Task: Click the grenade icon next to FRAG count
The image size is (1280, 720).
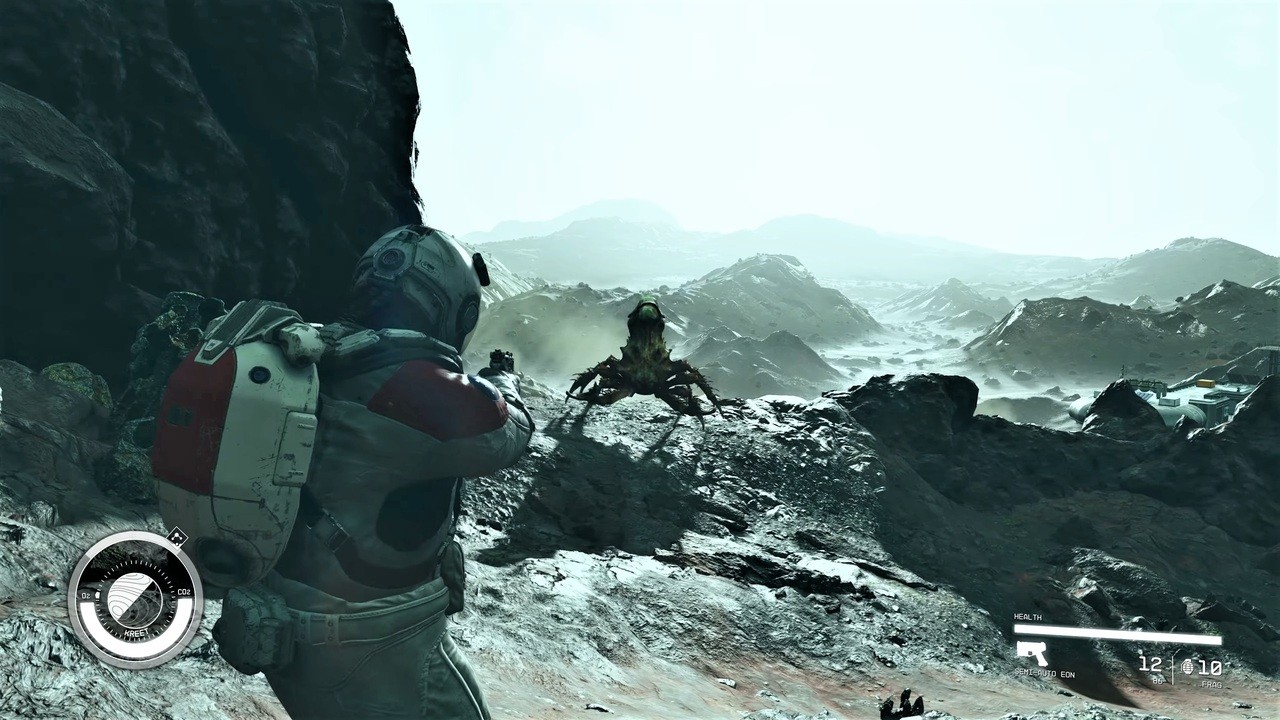Action: point(1188,667)
